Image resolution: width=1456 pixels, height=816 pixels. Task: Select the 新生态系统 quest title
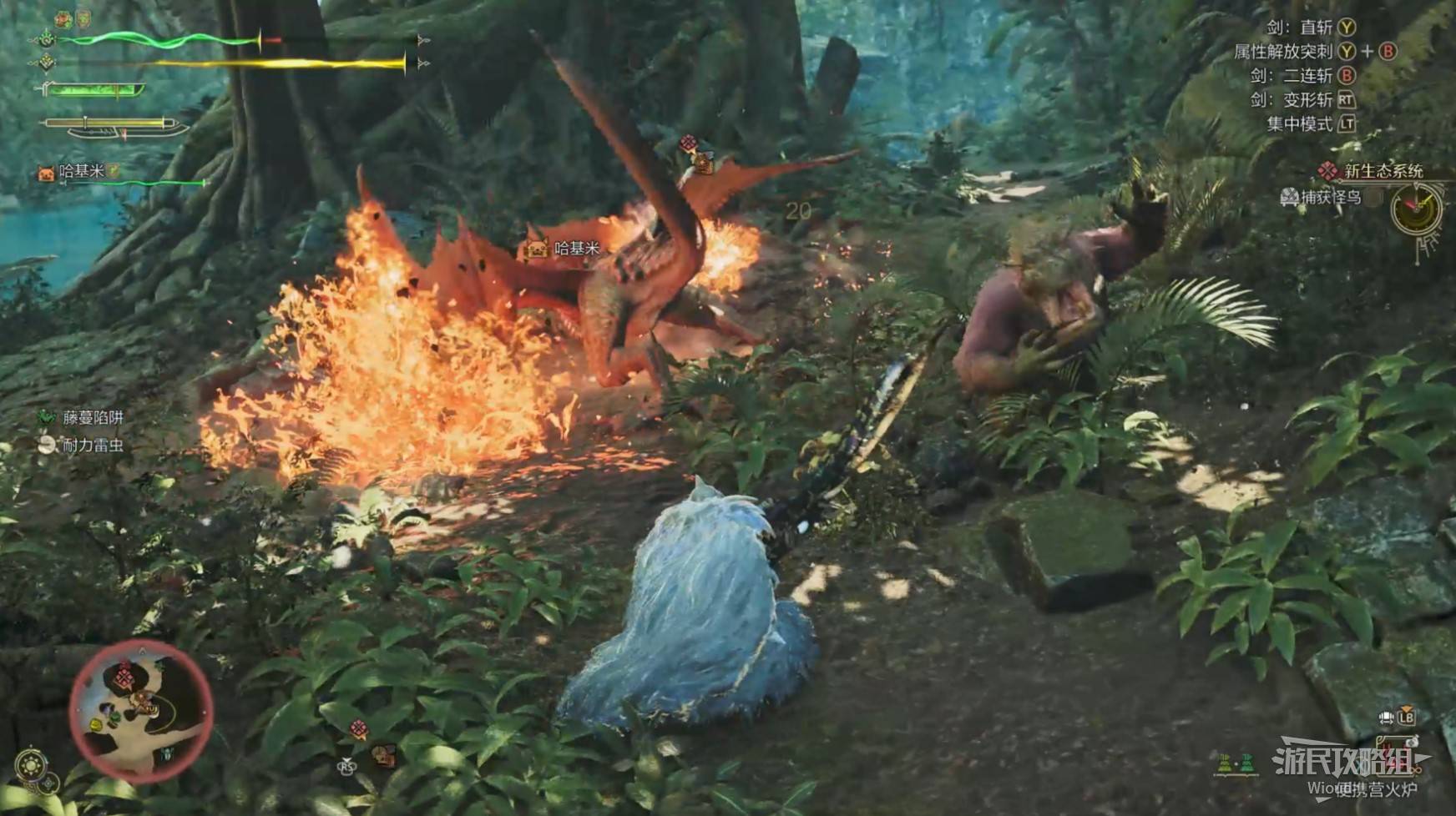click(1383, 171)
